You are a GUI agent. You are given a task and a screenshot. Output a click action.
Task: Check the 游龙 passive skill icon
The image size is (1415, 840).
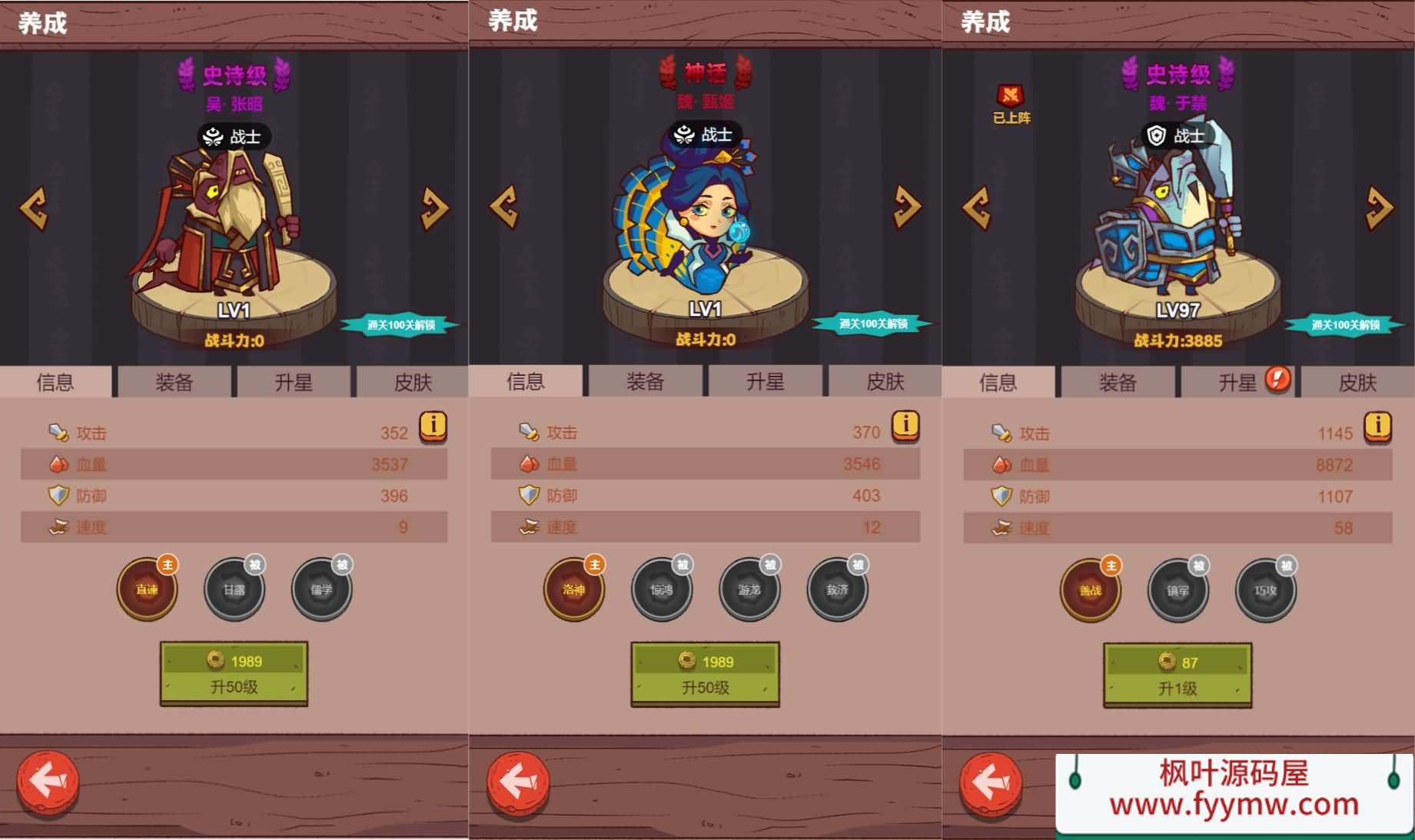click(x=749, y=590)
